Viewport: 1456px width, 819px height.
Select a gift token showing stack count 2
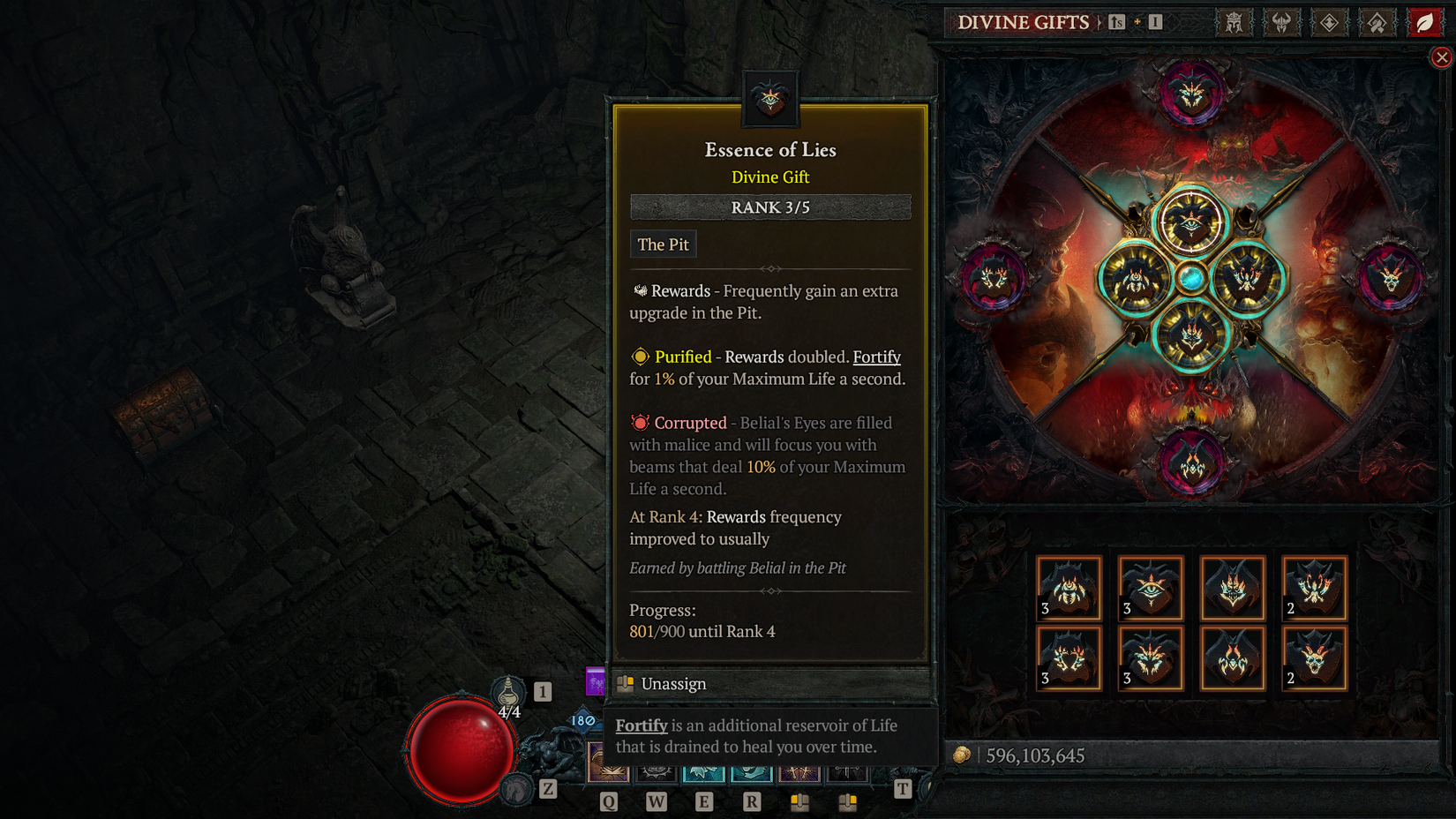pyautogui.click(x=1315, y=587)
